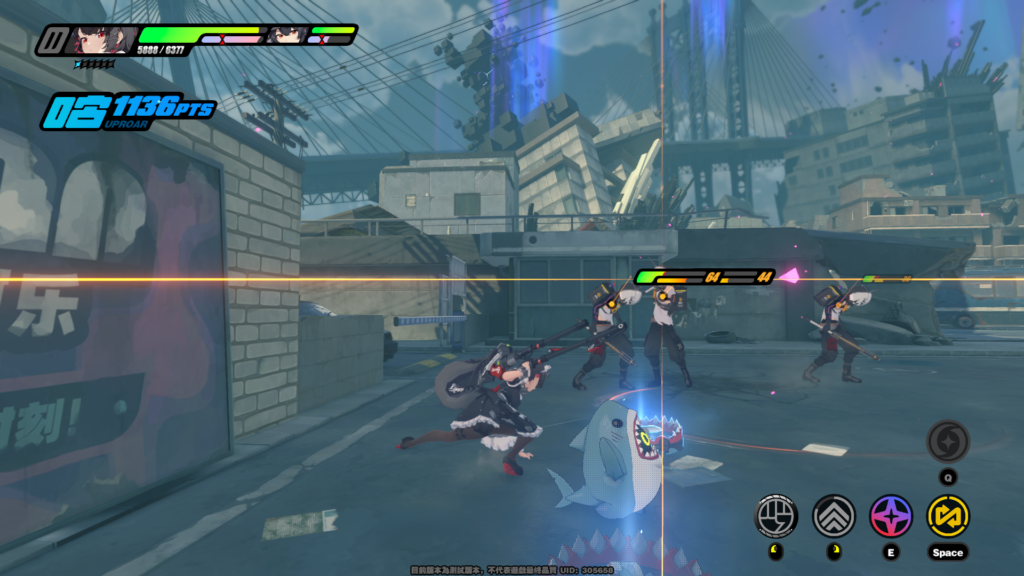The width and height of the screenshot is (1024, 576).
Task: Activate the fist basic attack icon
Action: point(776,516)
